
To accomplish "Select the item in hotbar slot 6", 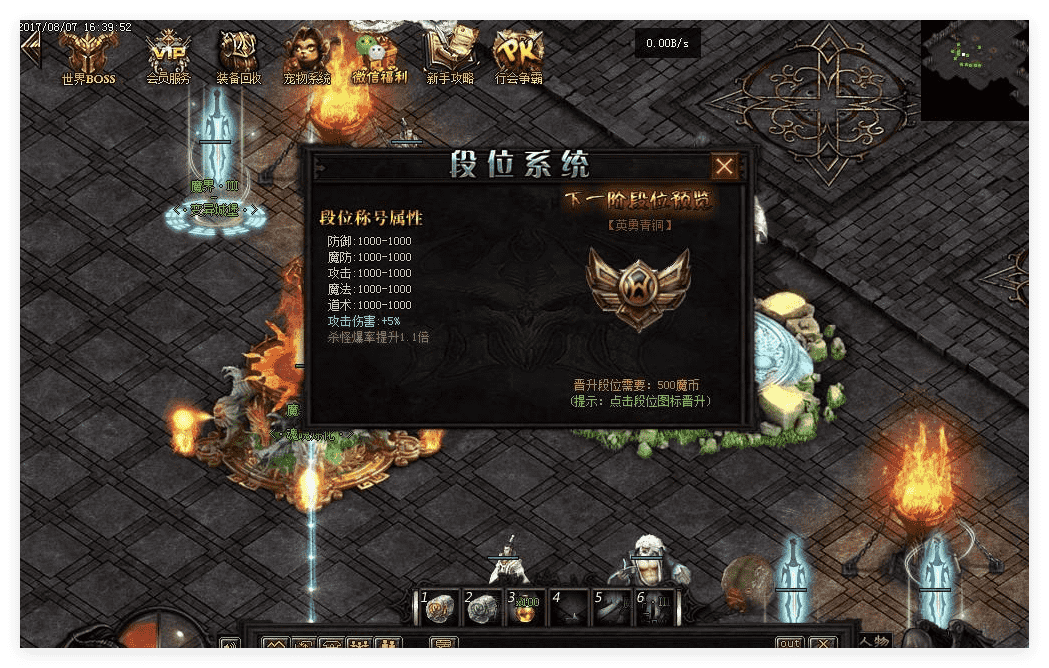I will [x=654, y=609].
